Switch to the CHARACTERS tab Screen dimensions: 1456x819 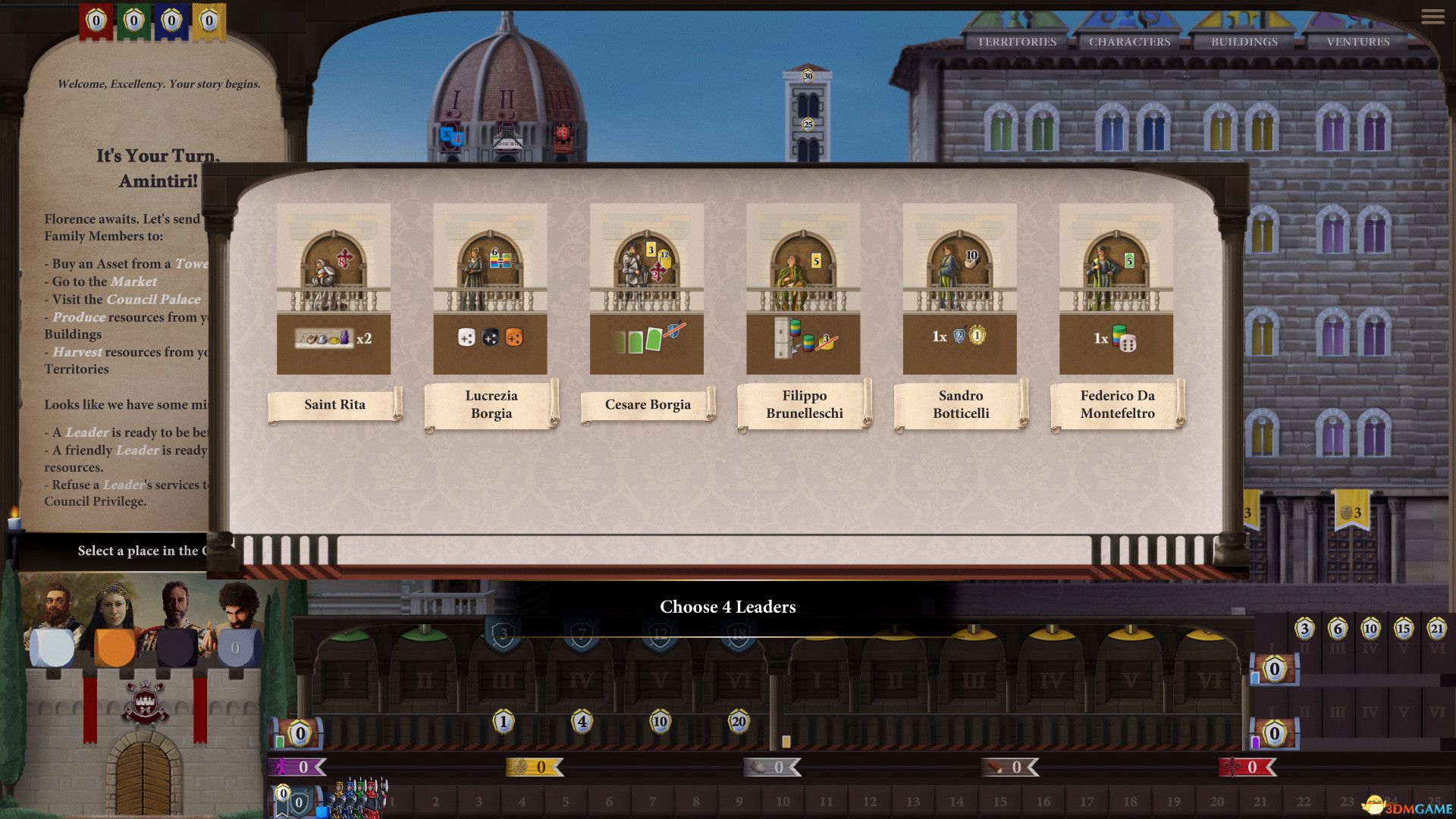(1129, 42)
